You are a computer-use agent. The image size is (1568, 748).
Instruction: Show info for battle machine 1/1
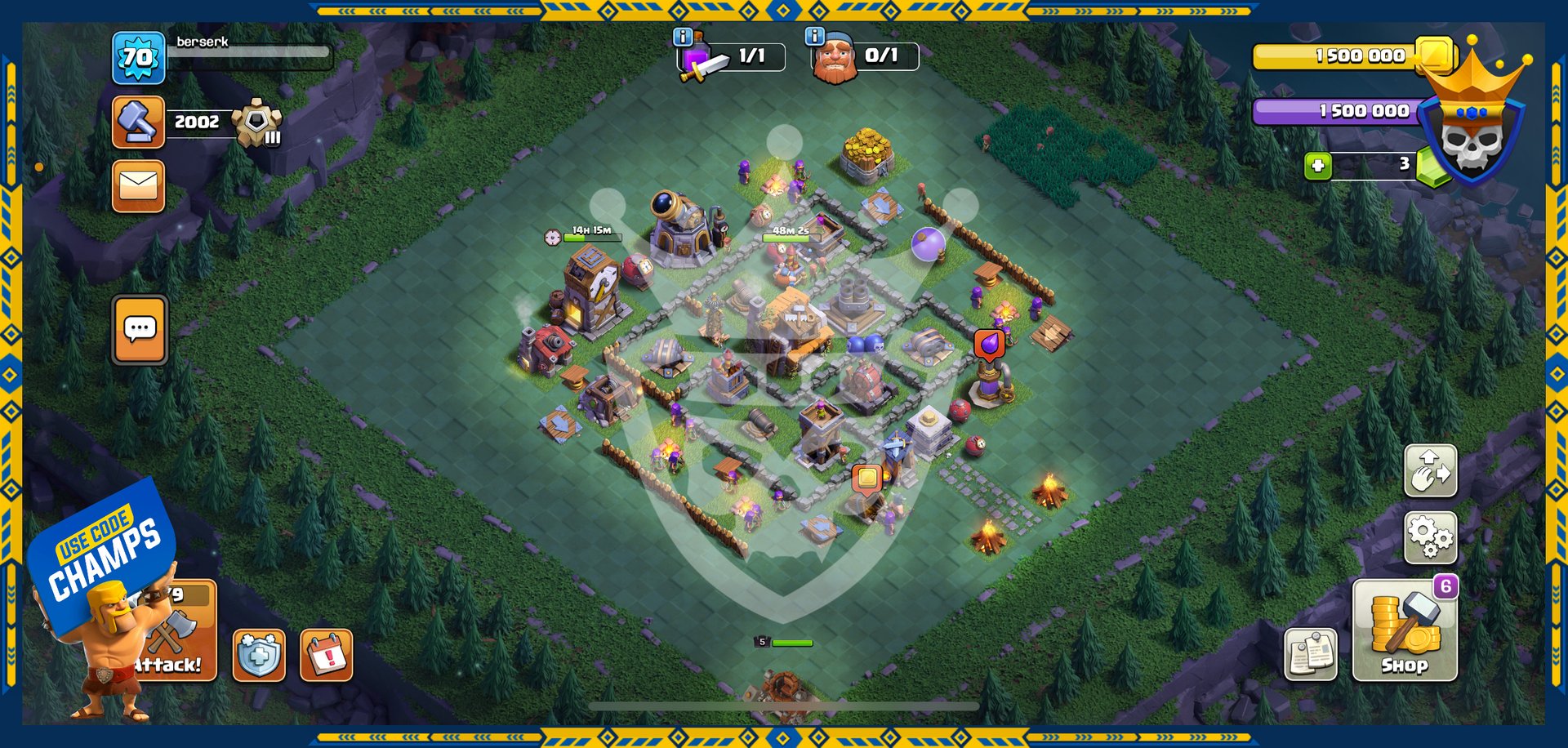tap(683, 37)
